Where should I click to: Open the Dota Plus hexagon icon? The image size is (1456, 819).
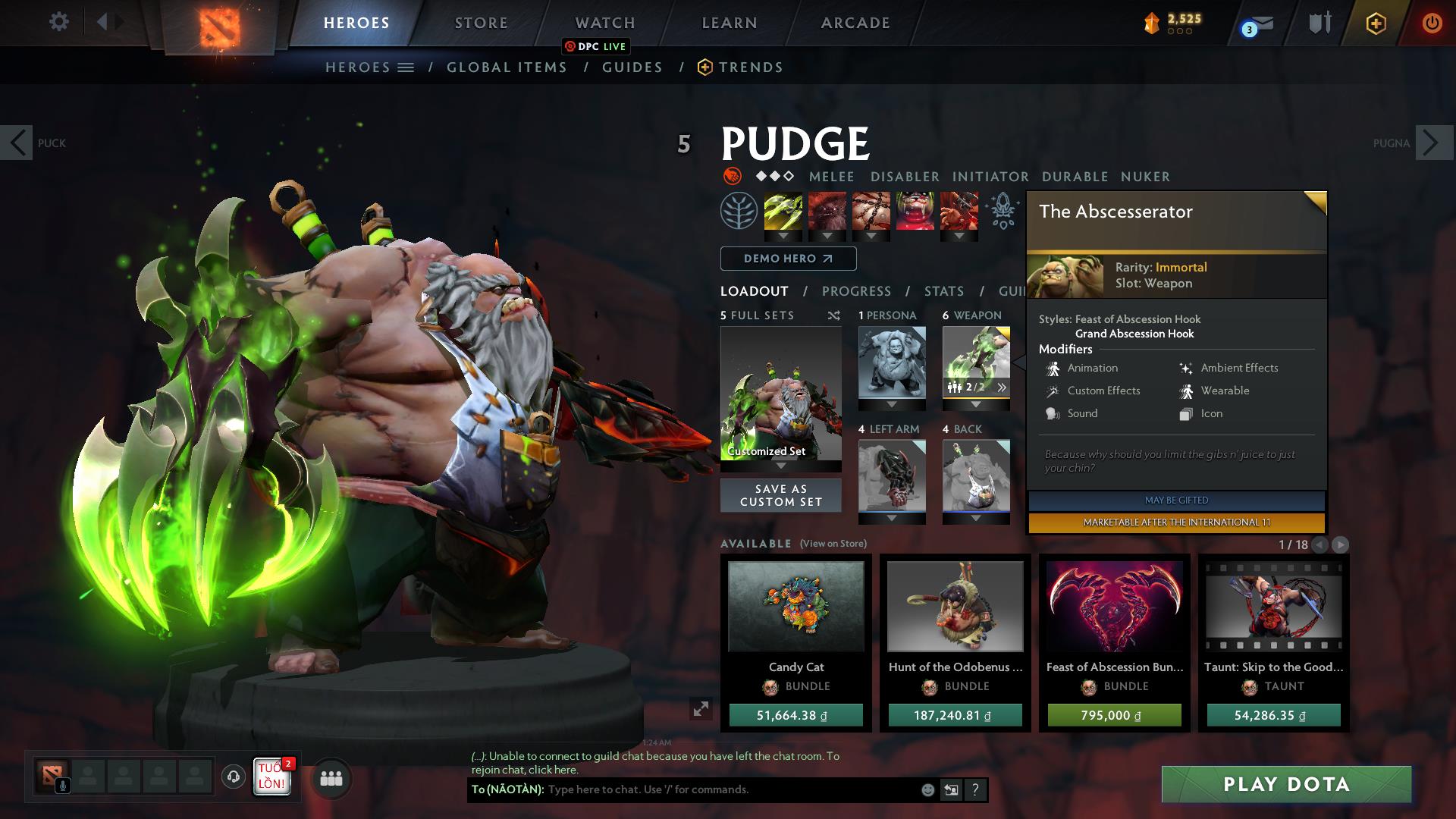1376,24
